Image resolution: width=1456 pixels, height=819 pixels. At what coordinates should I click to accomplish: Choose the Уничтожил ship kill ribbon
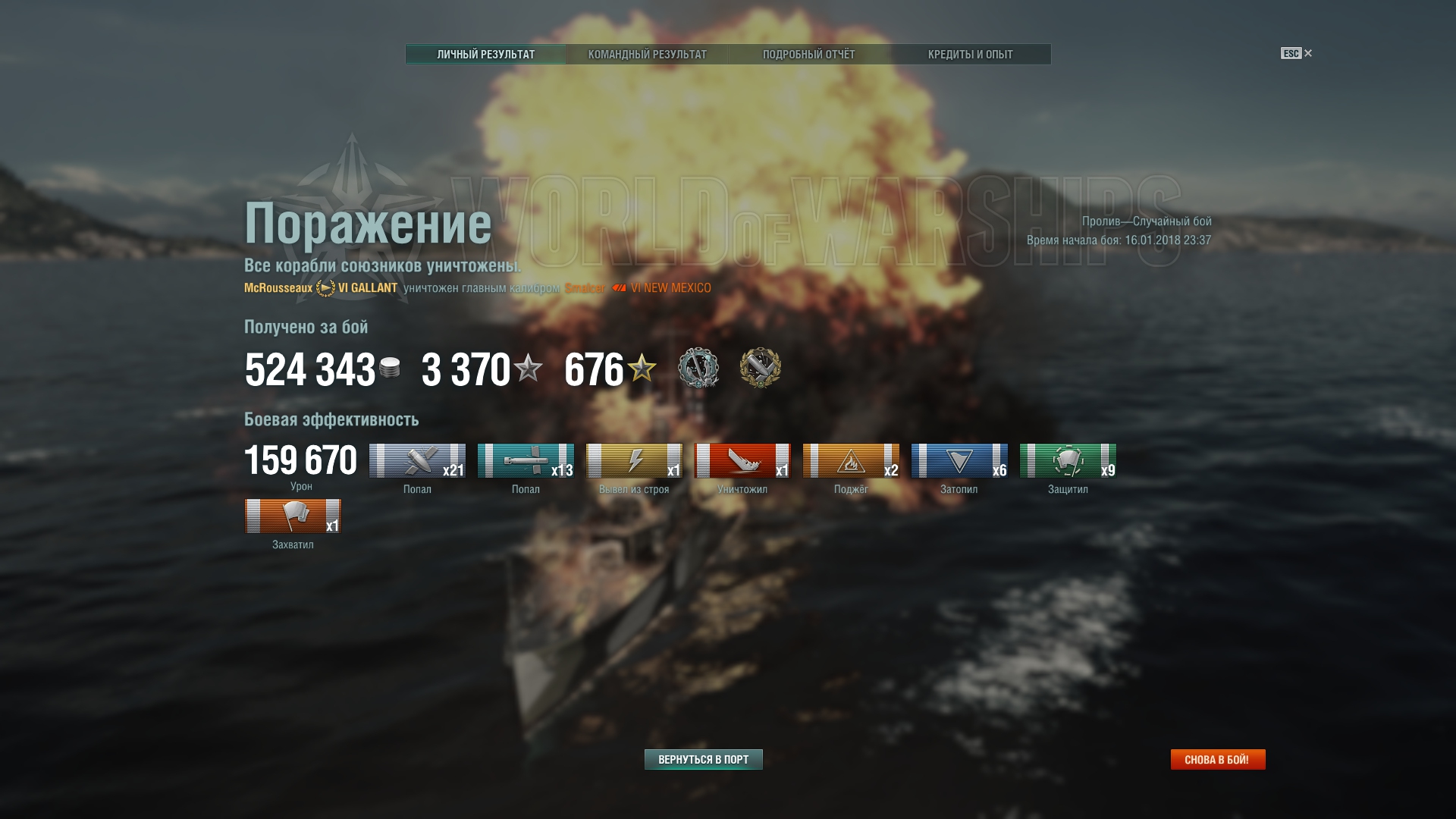[742, 461]
